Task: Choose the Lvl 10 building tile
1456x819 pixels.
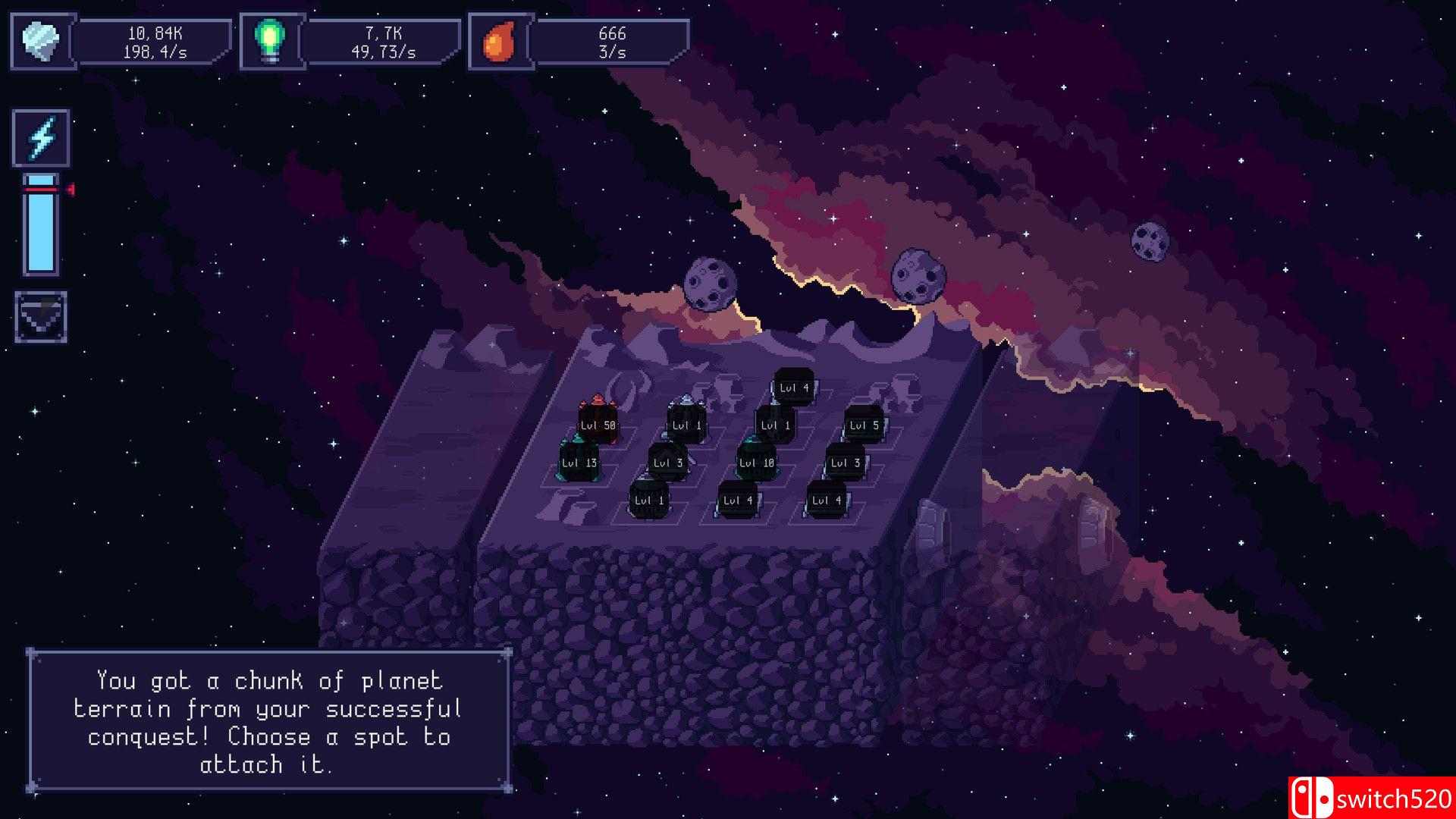Action: pyautogui.click(x=756, y=463)
